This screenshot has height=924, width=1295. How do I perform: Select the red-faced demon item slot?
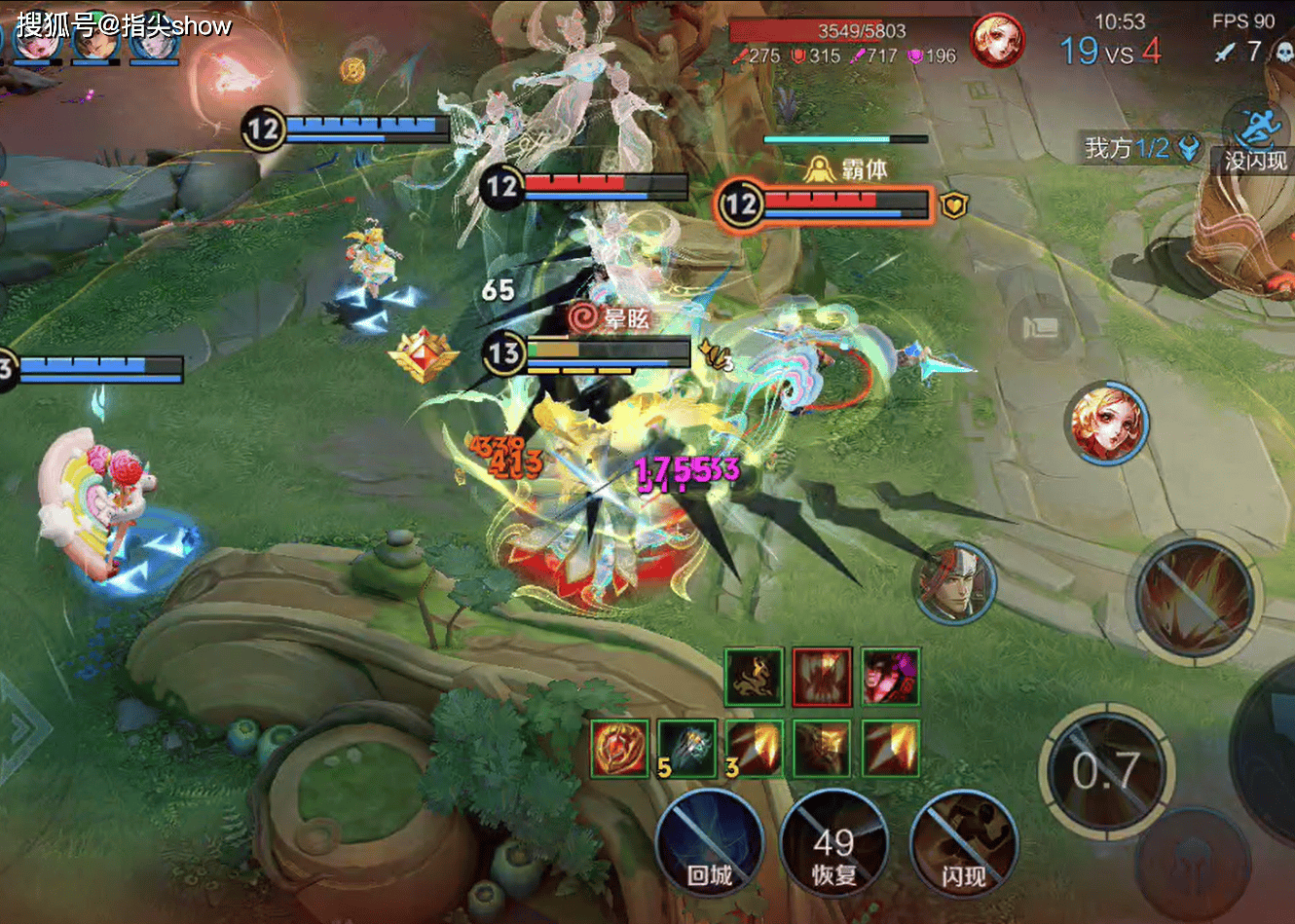point(890,676)
